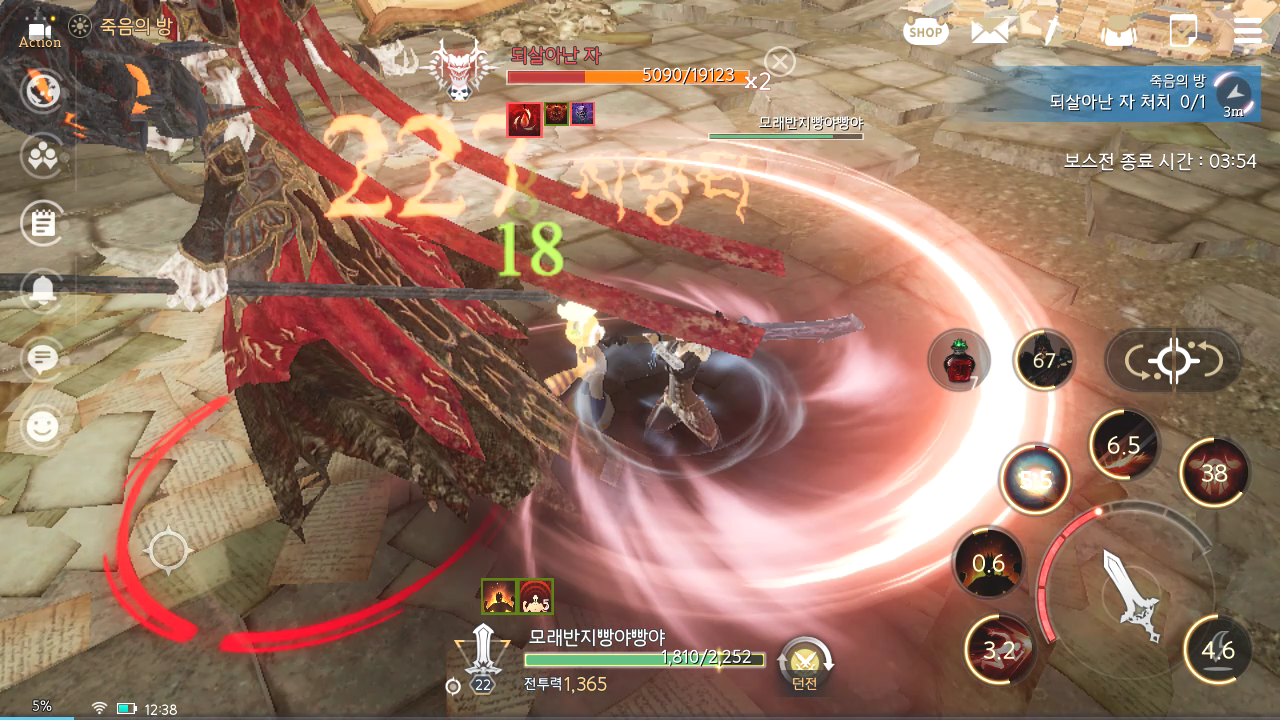Tap the sword basic attack button

click(x=1132, y=596)
